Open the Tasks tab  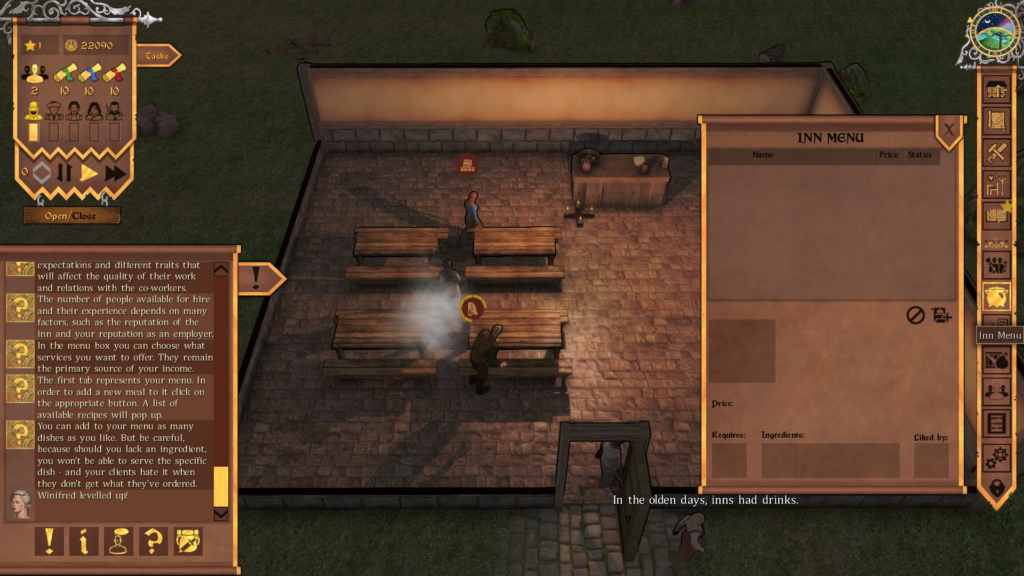click(x=157, y=56)
